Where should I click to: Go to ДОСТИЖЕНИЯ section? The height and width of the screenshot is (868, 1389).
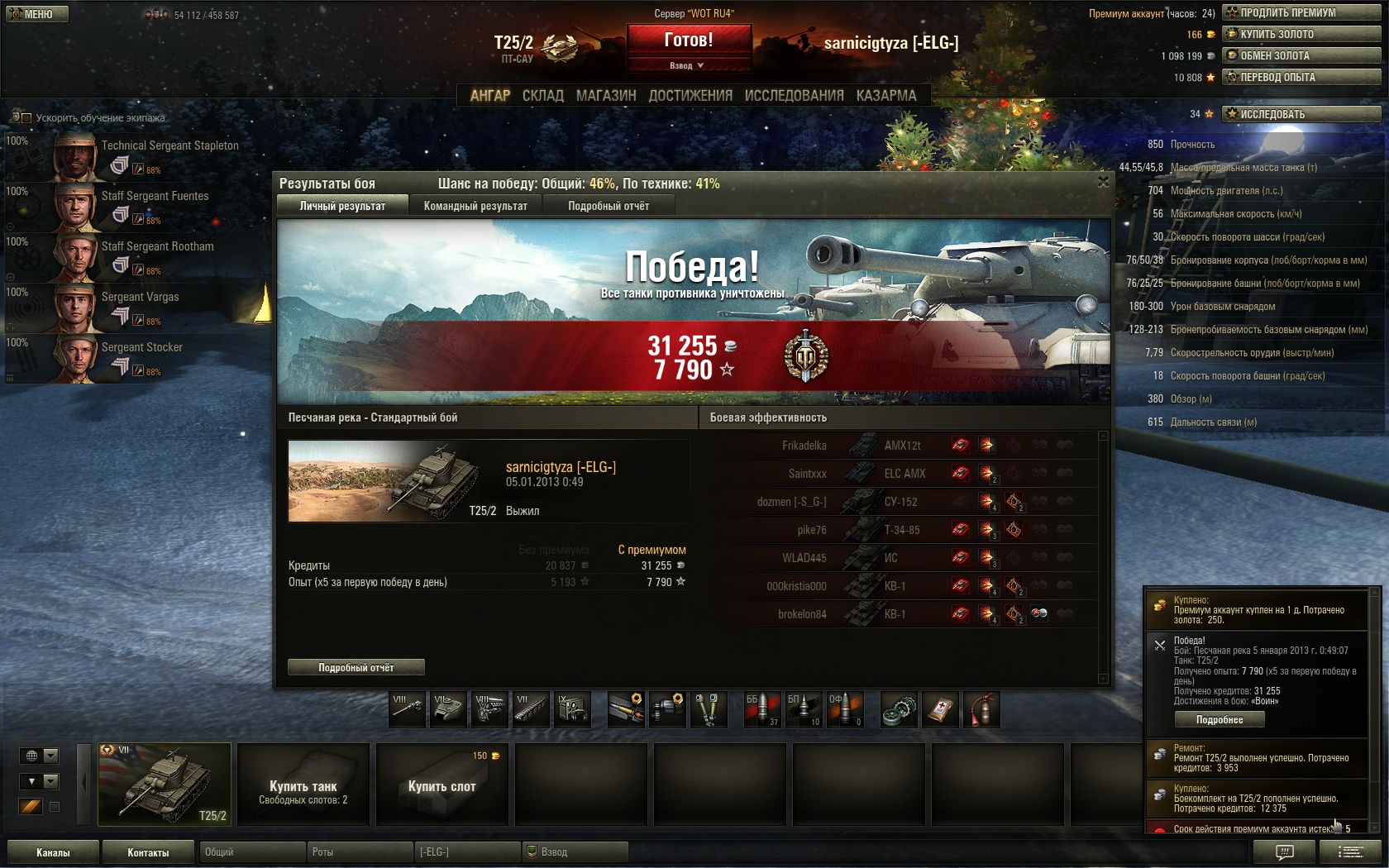pos(690,96)
